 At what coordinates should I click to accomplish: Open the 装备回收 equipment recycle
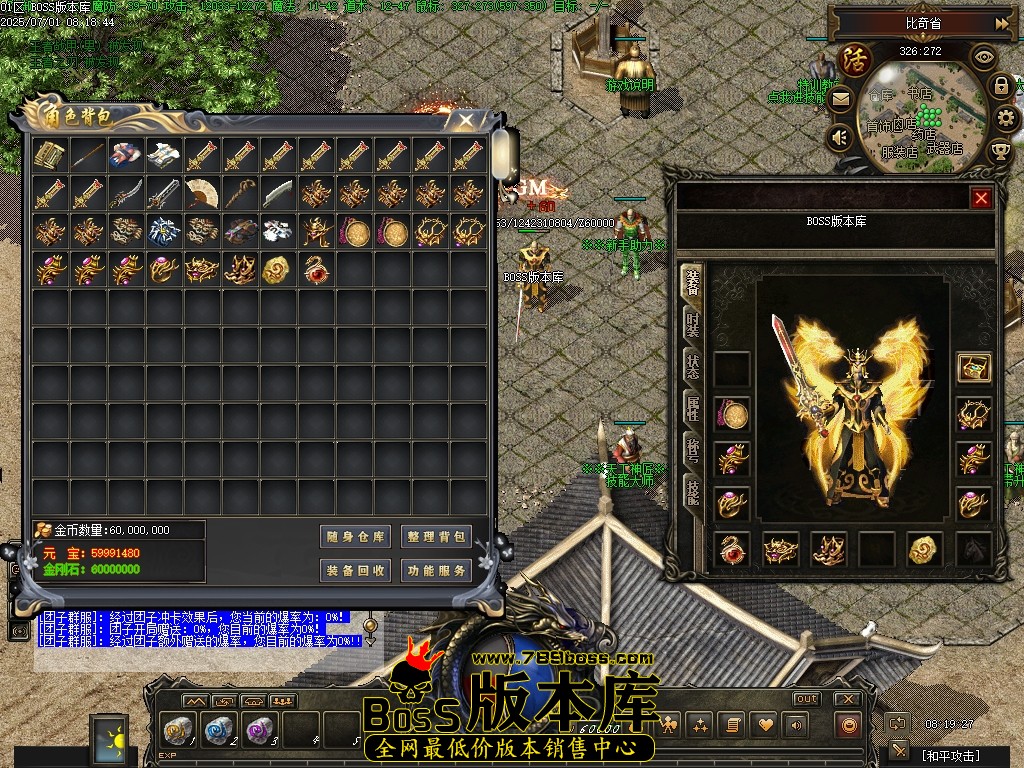(356, 571)
